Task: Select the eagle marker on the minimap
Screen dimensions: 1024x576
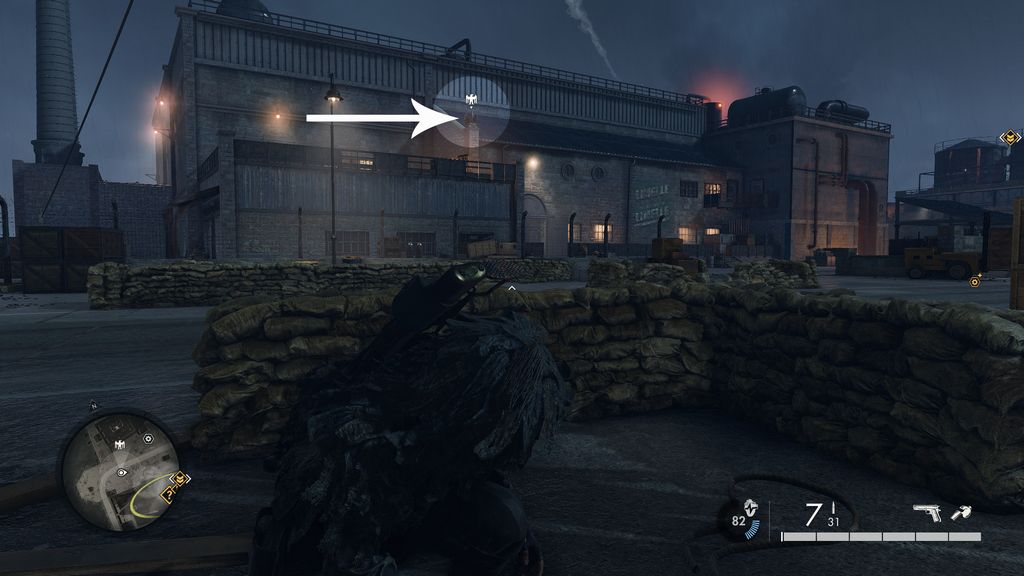Action: (120, 444)
